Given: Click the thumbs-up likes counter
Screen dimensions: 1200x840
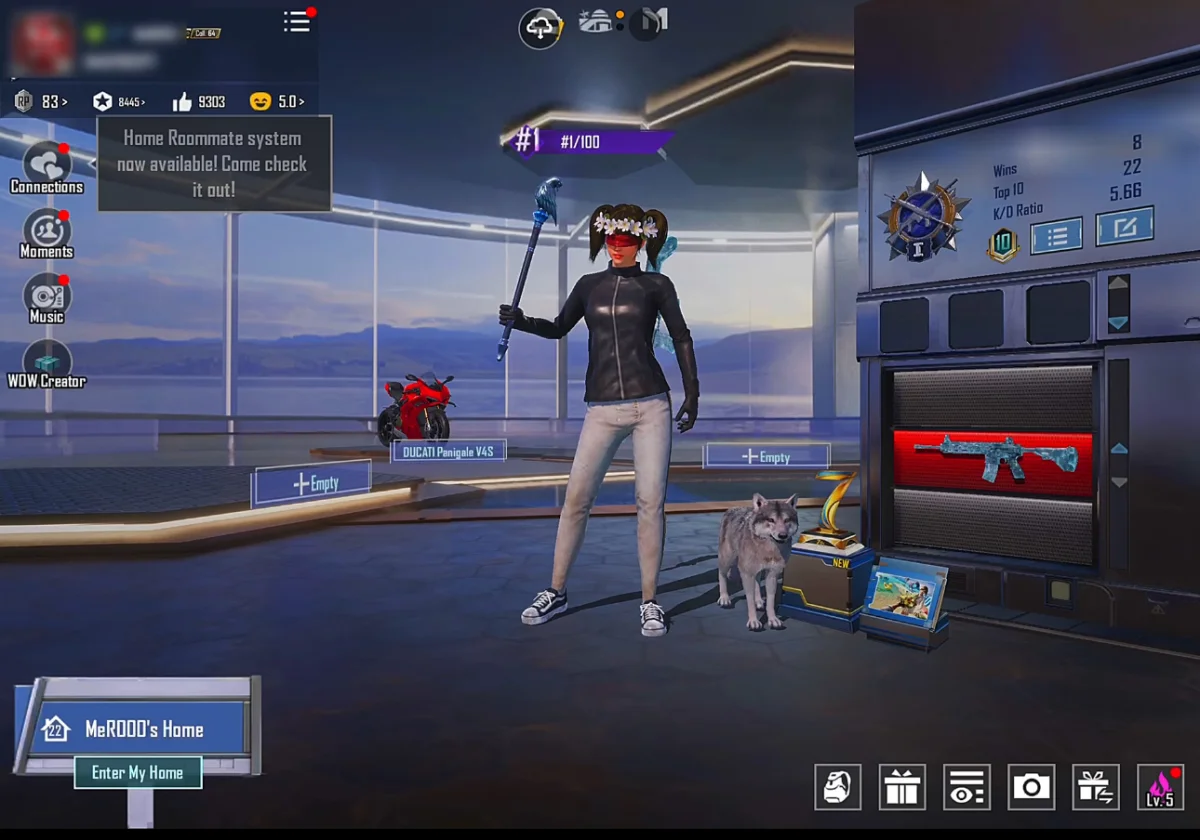Looking at the screenshot, I should coord(198,101).
